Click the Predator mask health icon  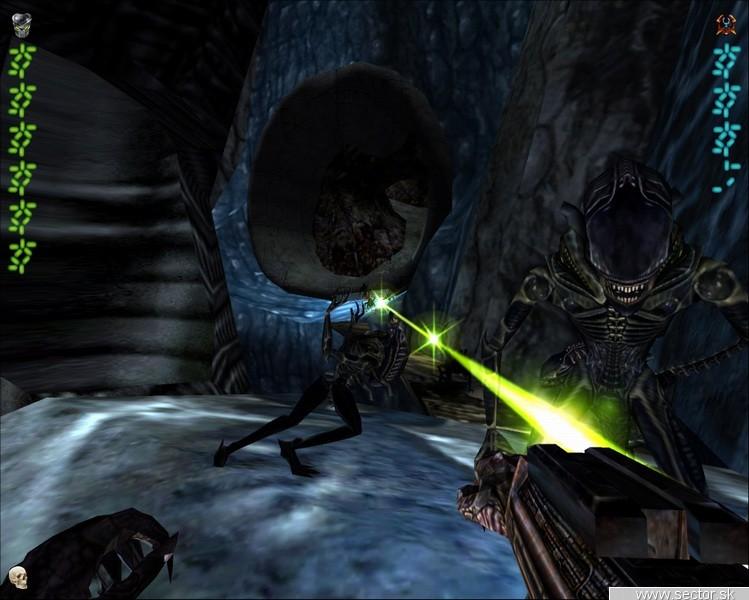coord(21,25)
